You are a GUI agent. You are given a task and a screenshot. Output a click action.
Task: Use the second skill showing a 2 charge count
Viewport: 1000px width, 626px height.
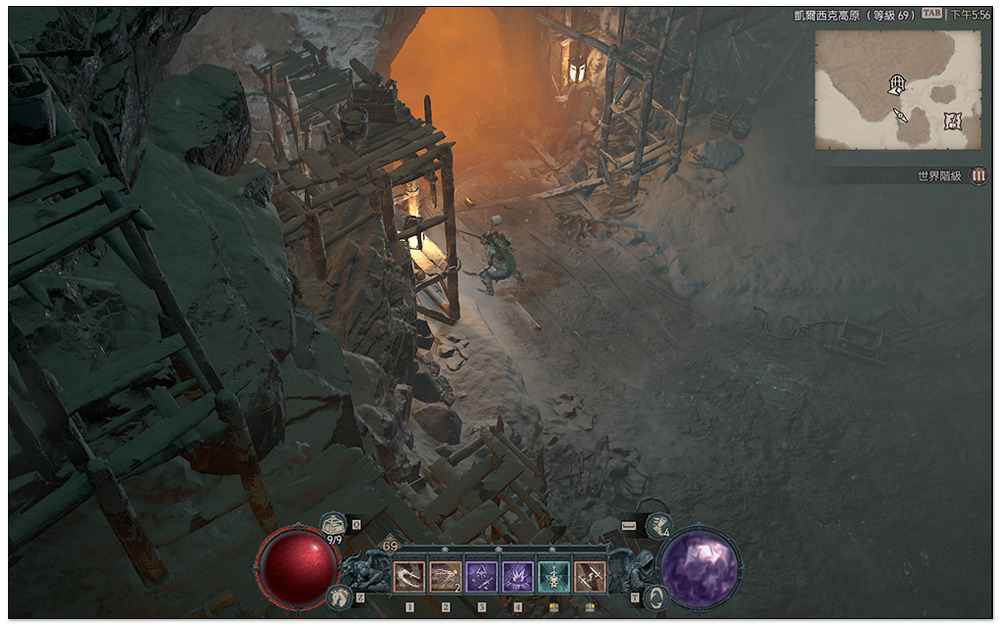click(446, 577)
